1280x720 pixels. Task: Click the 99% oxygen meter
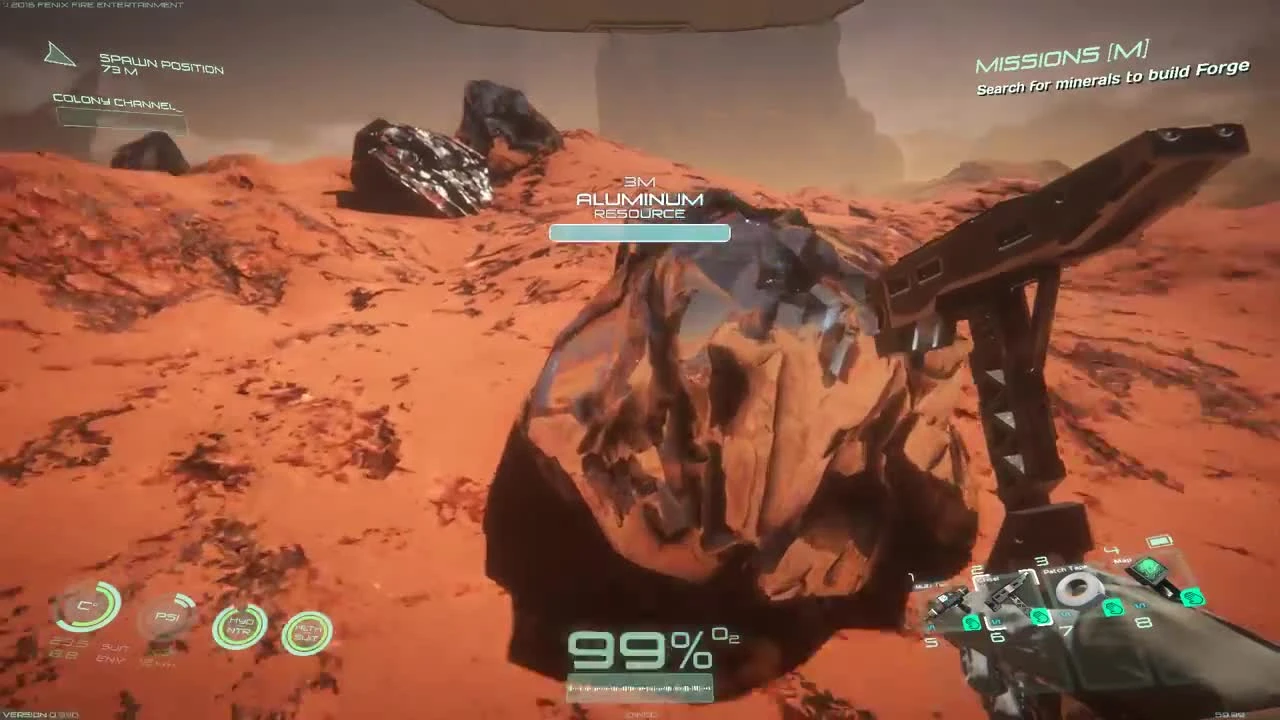pyautogui.click(x=640, y=648)
